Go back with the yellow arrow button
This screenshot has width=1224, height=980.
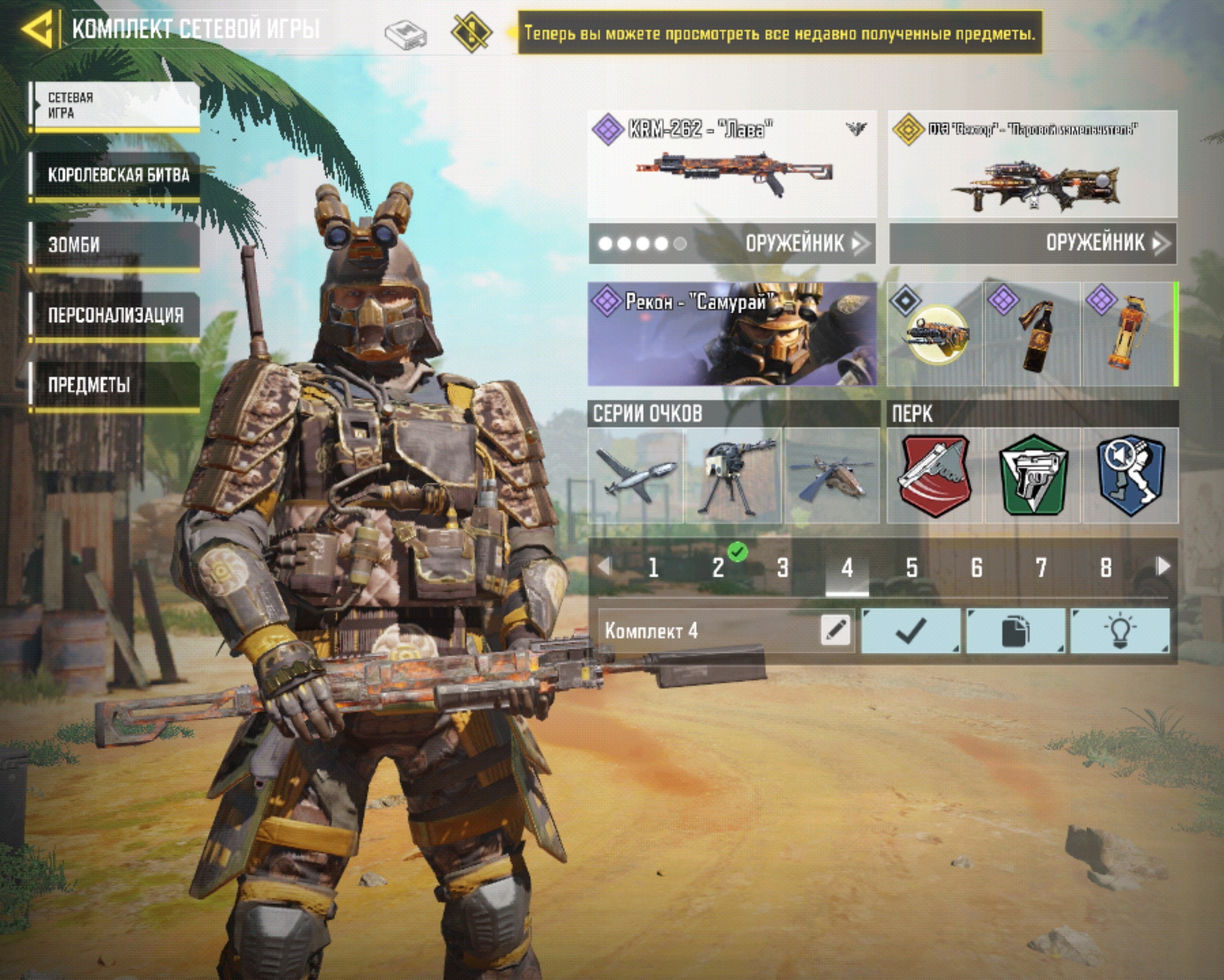click(38, 28)
